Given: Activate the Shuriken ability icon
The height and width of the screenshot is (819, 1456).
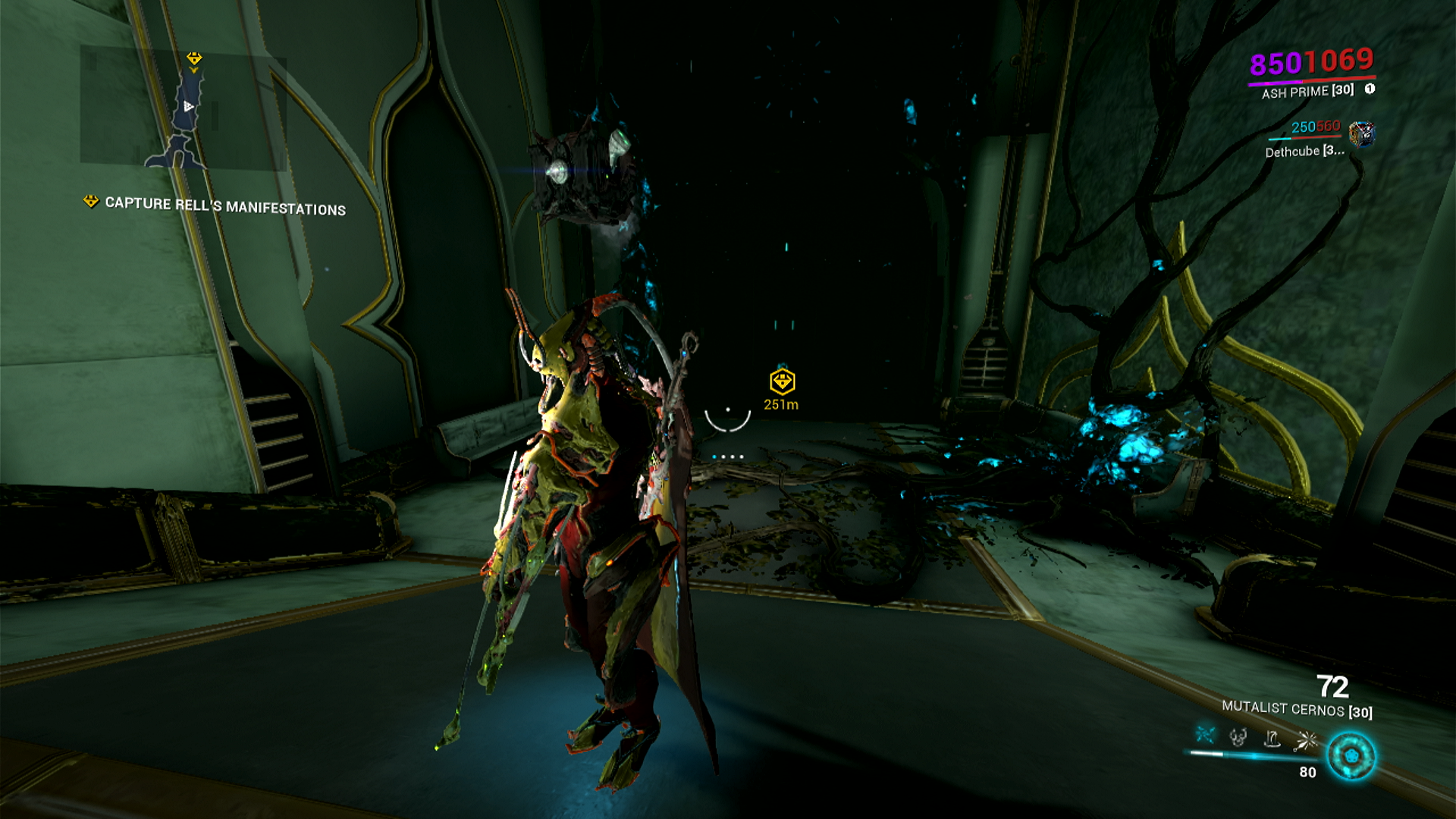Looking at the screenshot, I should tap(1205, 735).
